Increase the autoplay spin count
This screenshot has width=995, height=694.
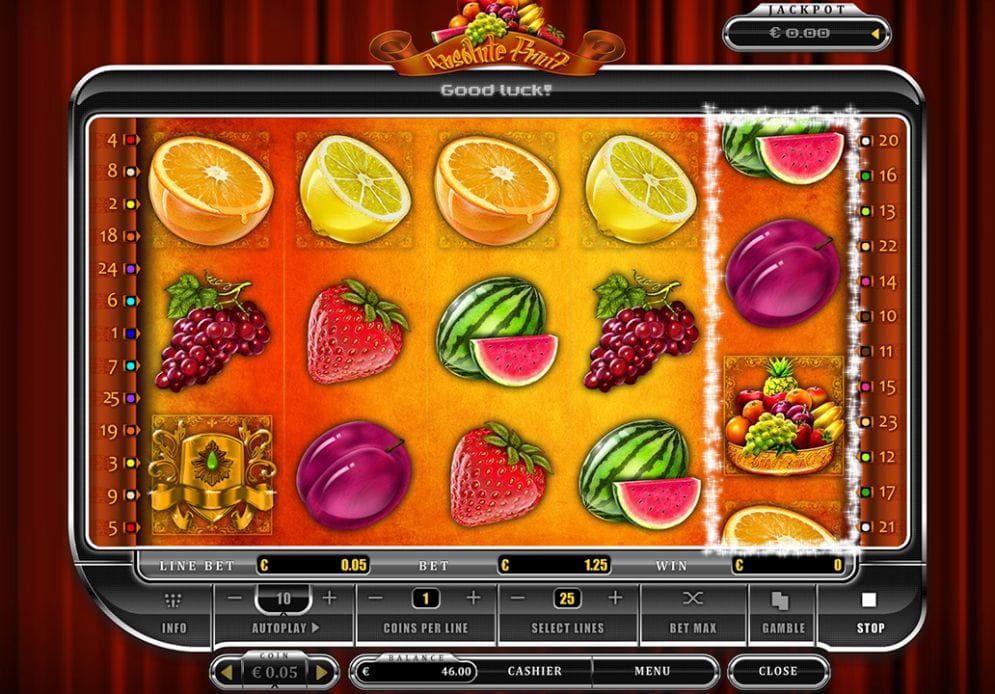pos(330,599)
